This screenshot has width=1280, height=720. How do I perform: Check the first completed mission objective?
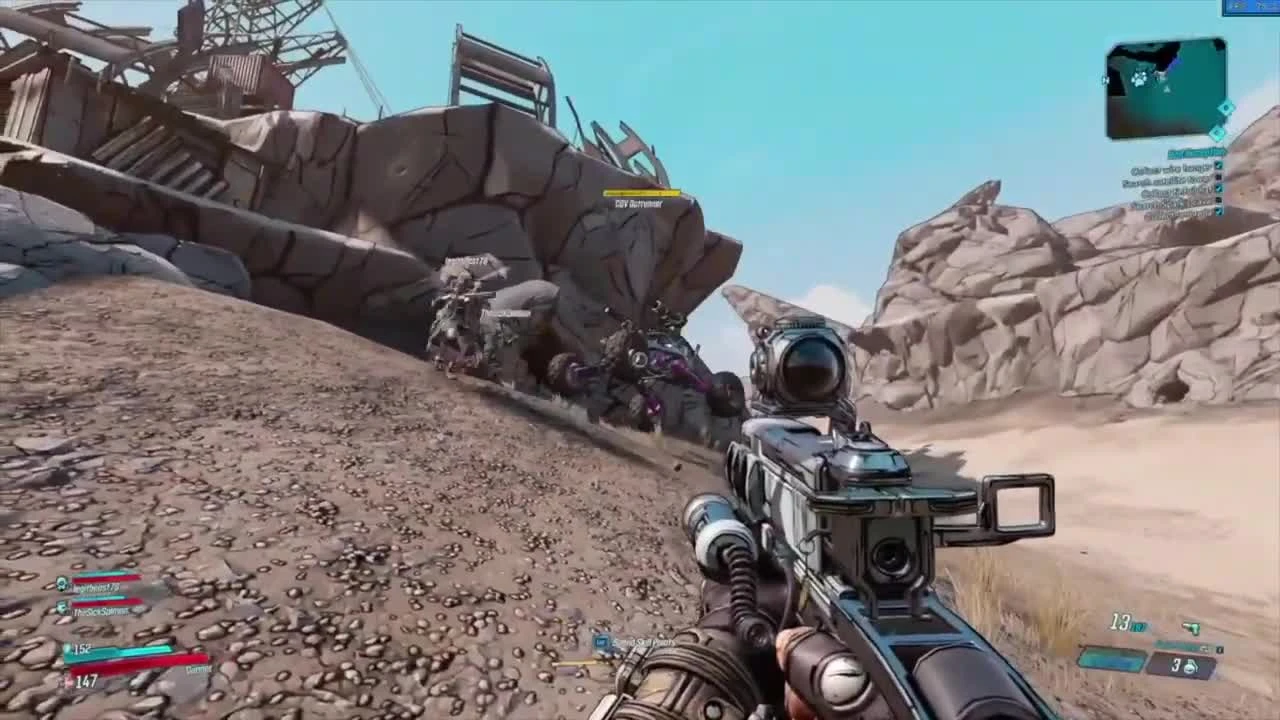click(1218, 166)
